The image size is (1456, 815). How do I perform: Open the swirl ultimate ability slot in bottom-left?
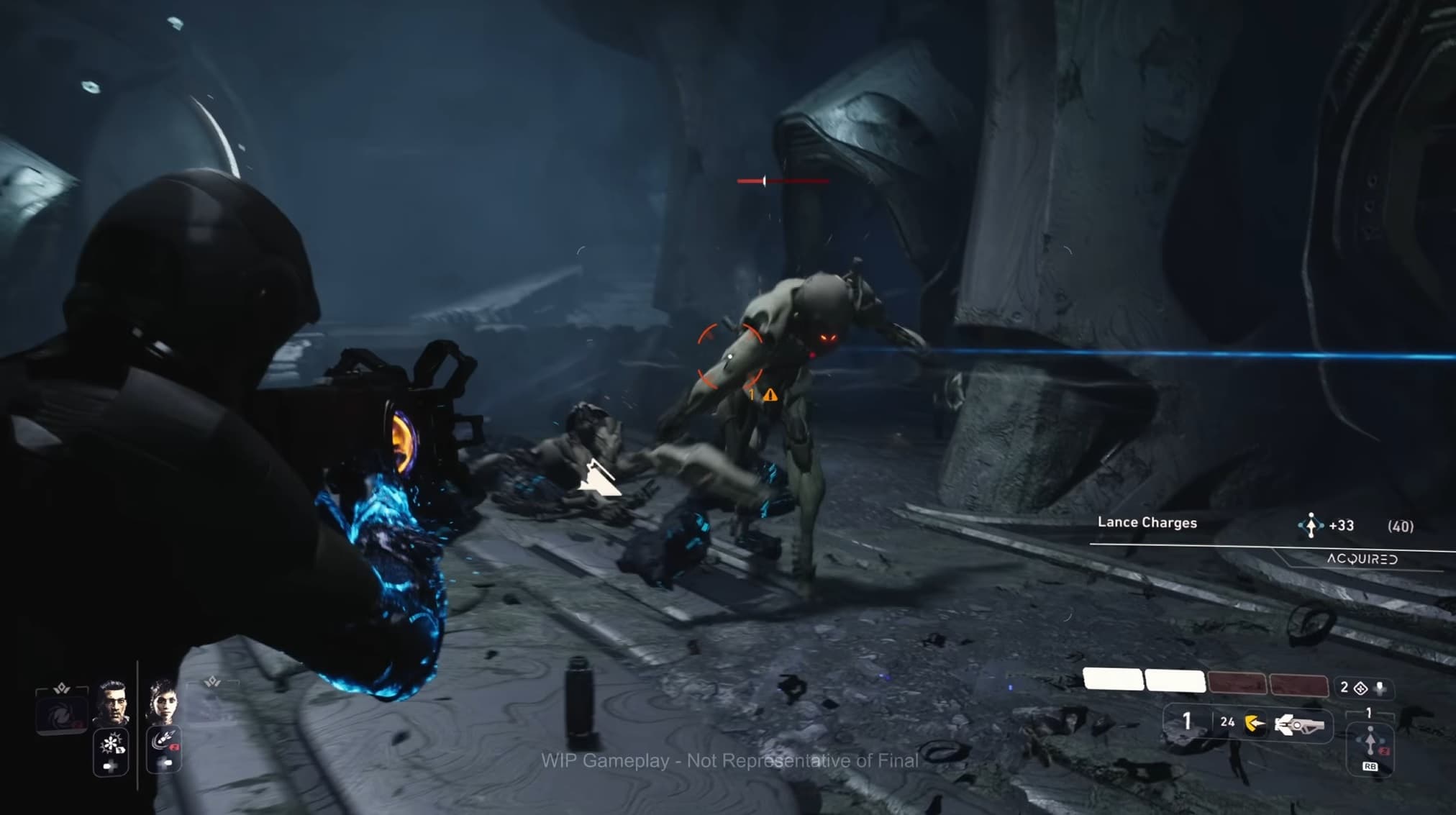(60, 714)
